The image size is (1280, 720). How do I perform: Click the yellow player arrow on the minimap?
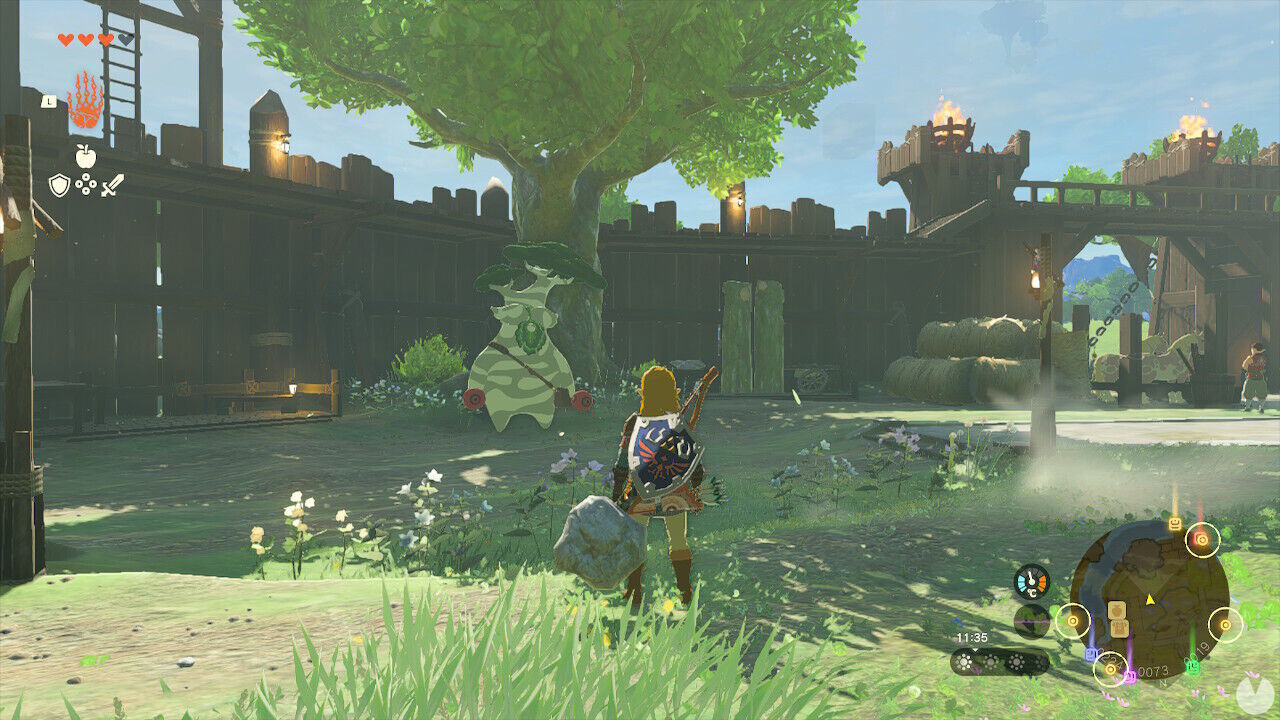pyautogui.click(x=1149, y=599)
